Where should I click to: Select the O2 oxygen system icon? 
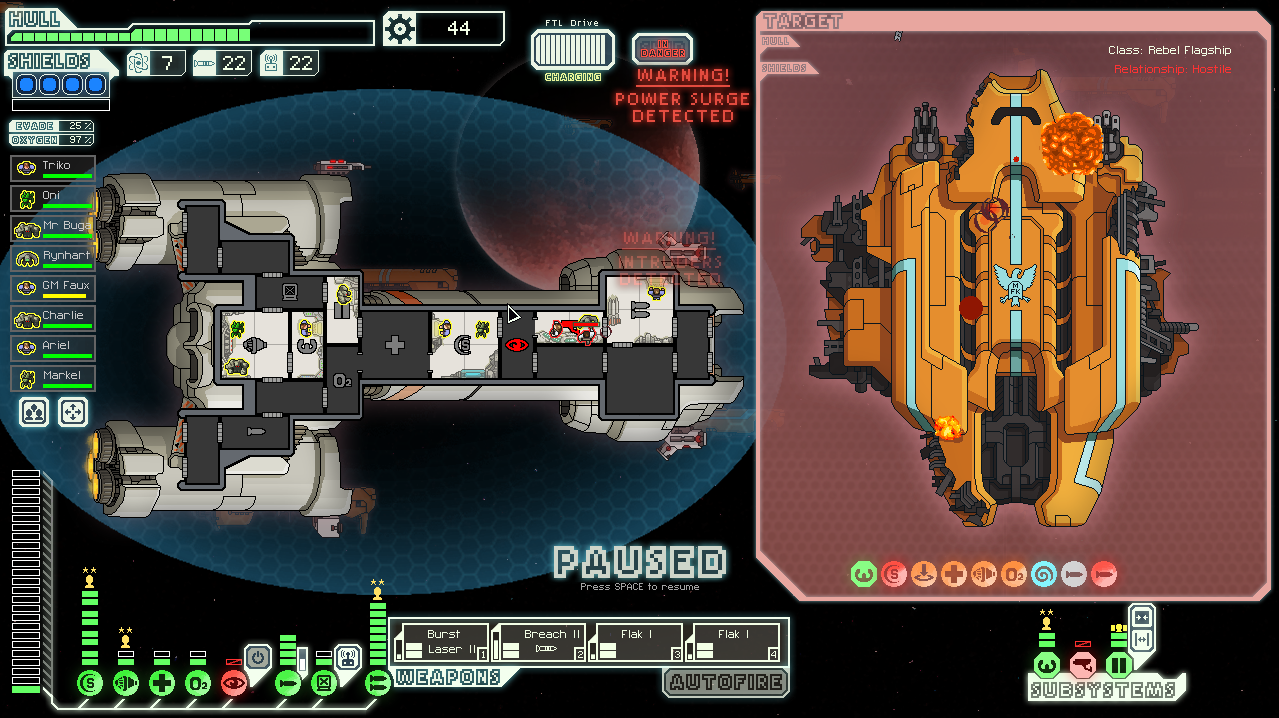[x=198, y=684]
